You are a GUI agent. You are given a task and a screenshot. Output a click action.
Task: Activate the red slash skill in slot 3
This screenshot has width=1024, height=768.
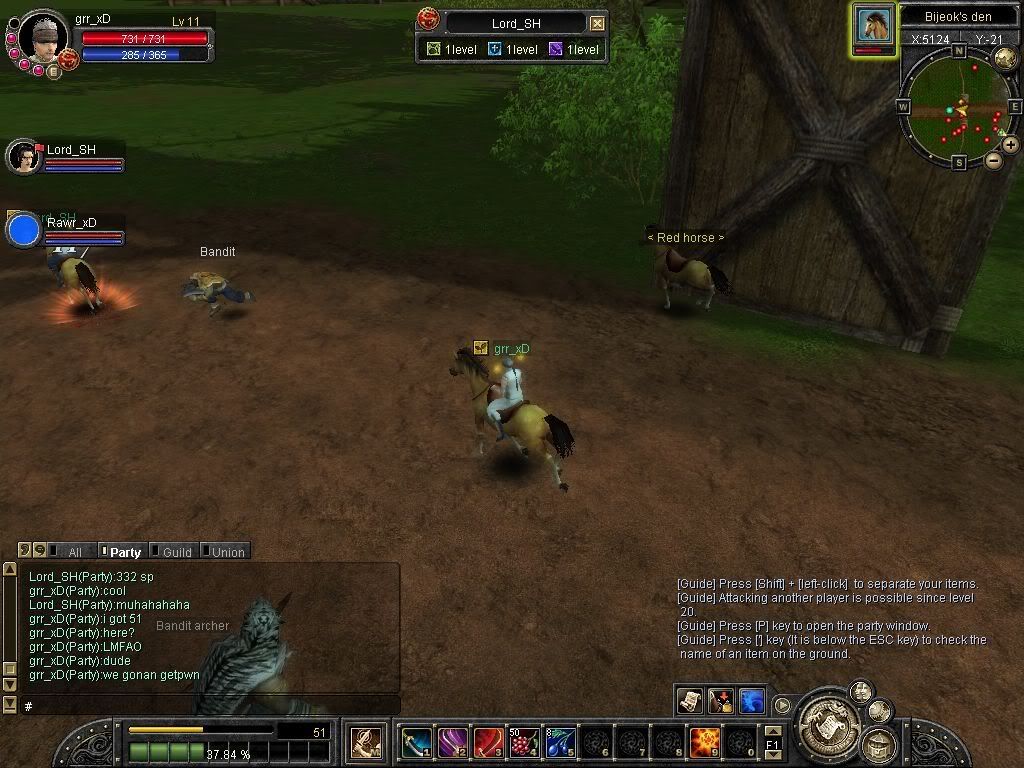488,742
